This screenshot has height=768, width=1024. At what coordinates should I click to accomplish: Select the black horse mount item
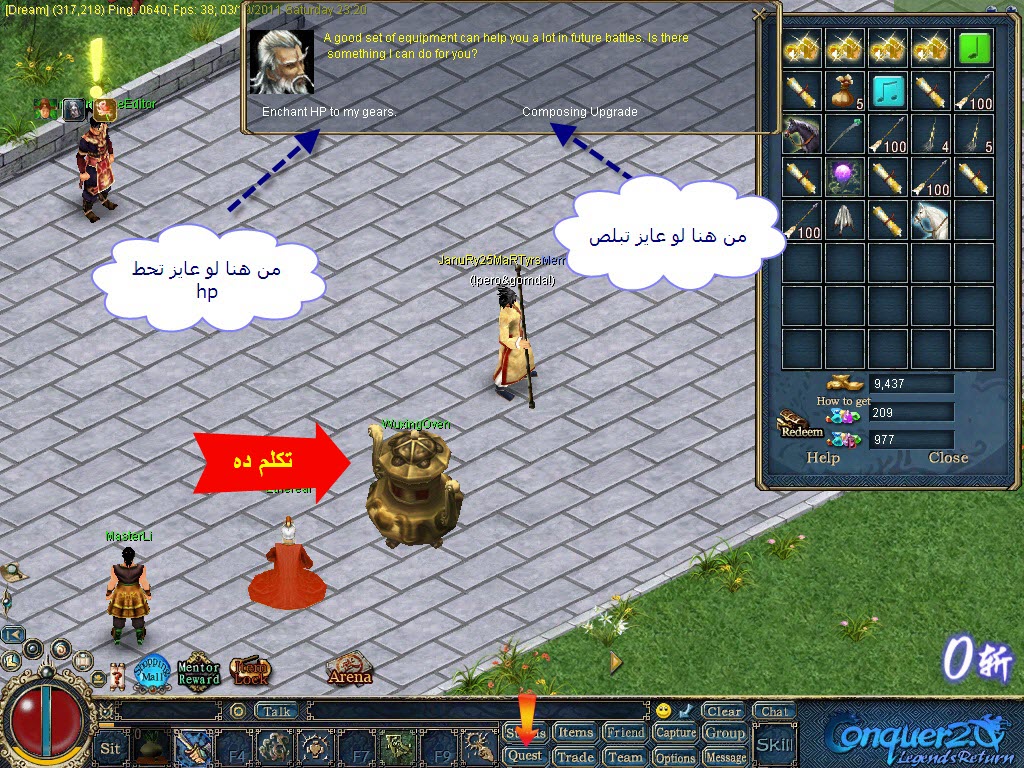801,134
